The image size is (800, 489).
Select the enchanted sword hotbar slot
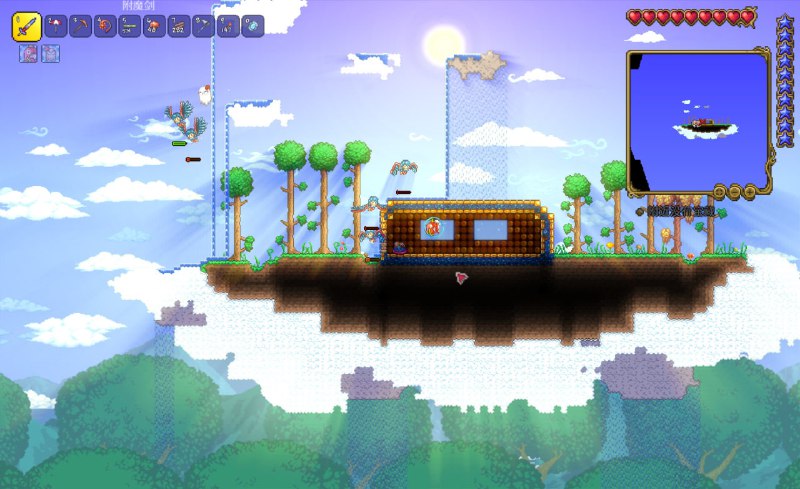[x=26, y=26]
